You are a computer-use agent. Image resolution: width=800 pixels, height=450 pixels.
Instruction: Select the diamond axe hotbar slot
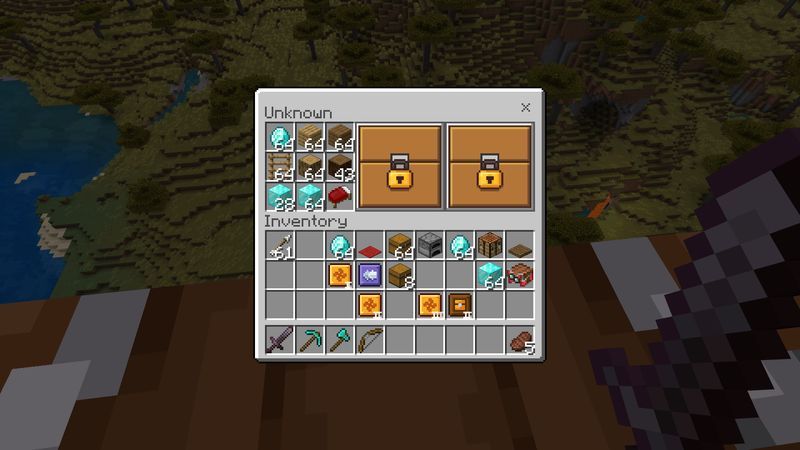(340, 341)
